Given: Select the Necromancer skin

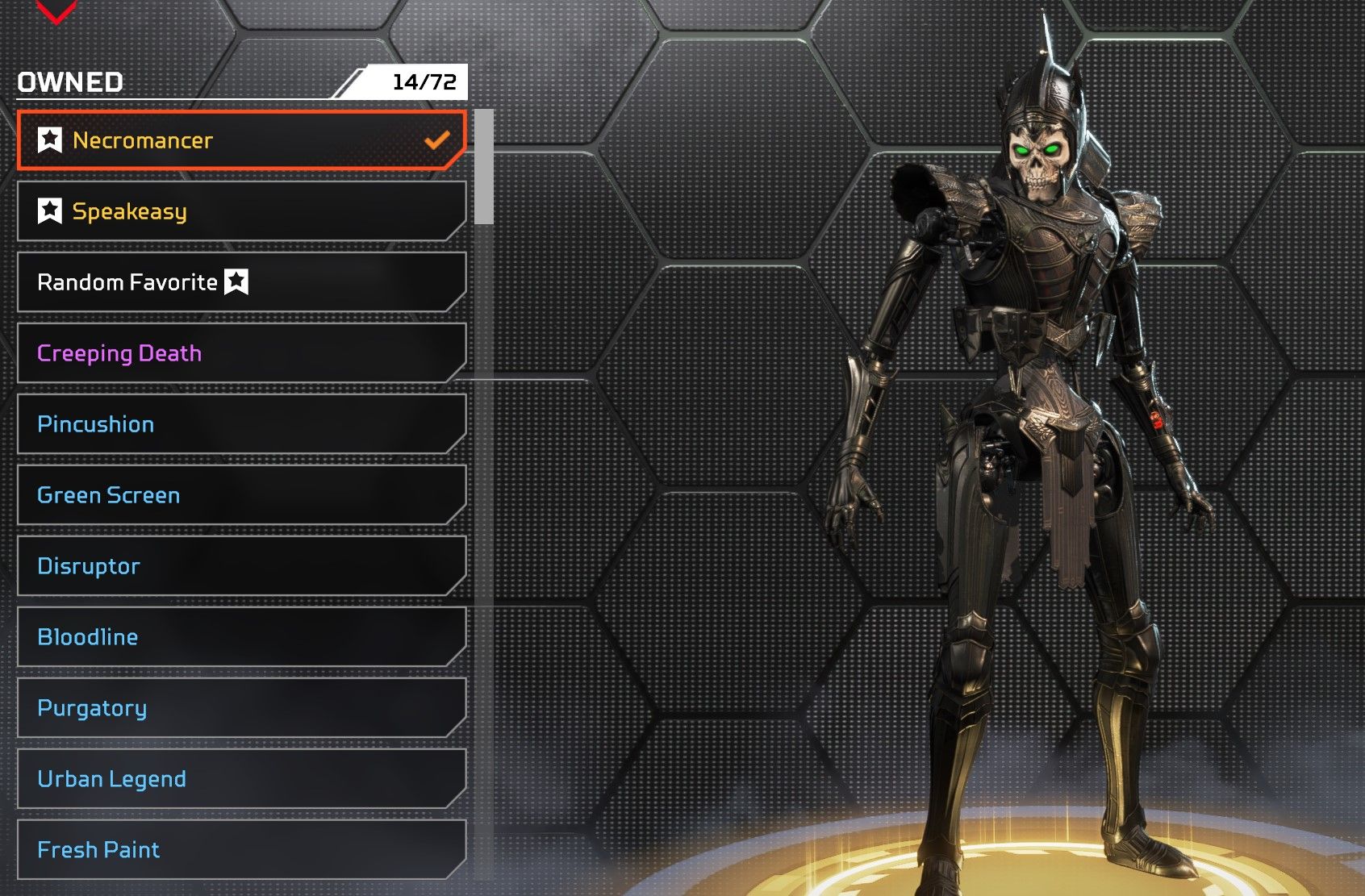Looking at the screenshot, I should click(242, 140).
